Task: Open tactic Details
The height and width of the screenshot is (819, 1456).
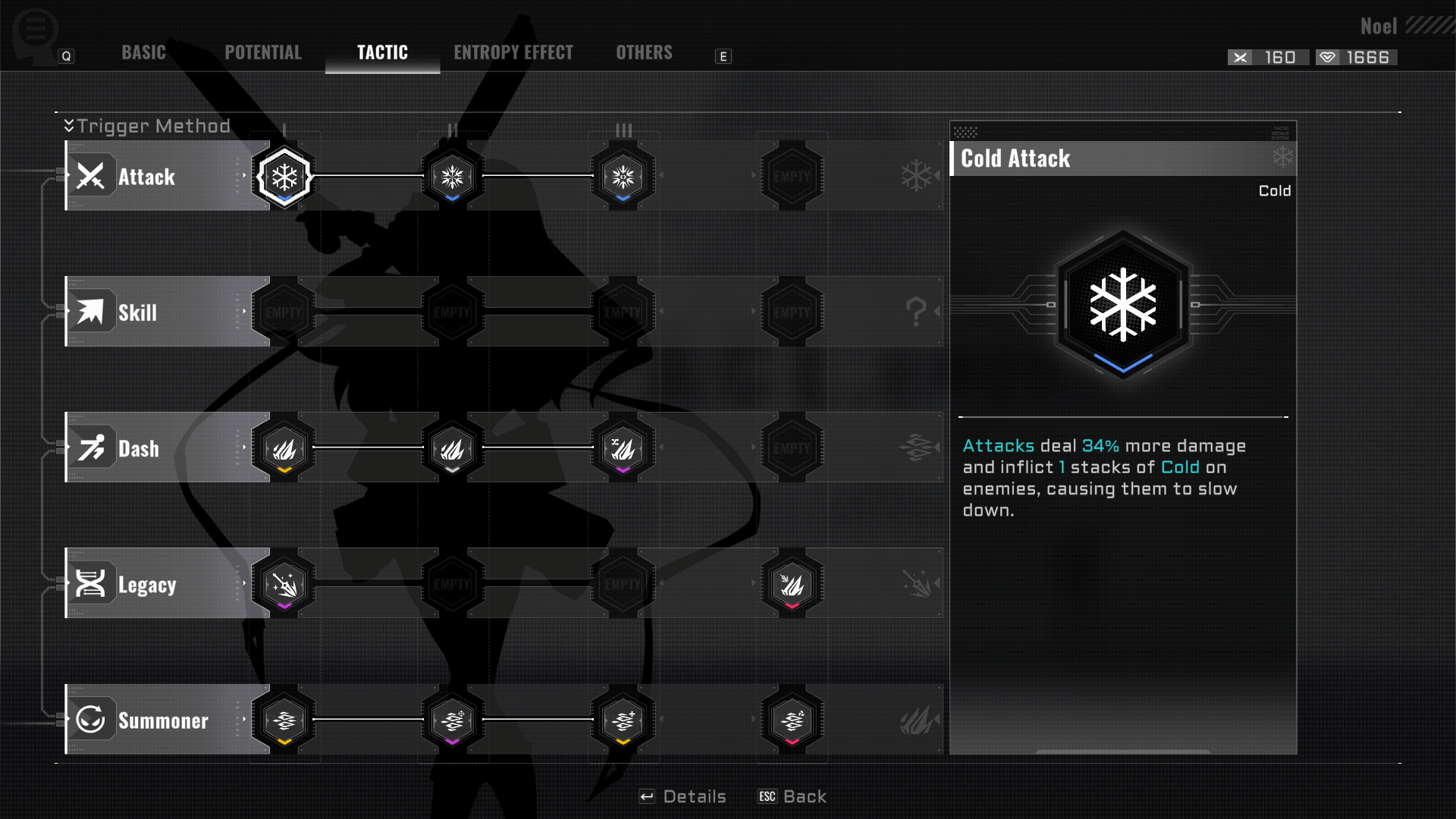Action: (x=682, y=796)
